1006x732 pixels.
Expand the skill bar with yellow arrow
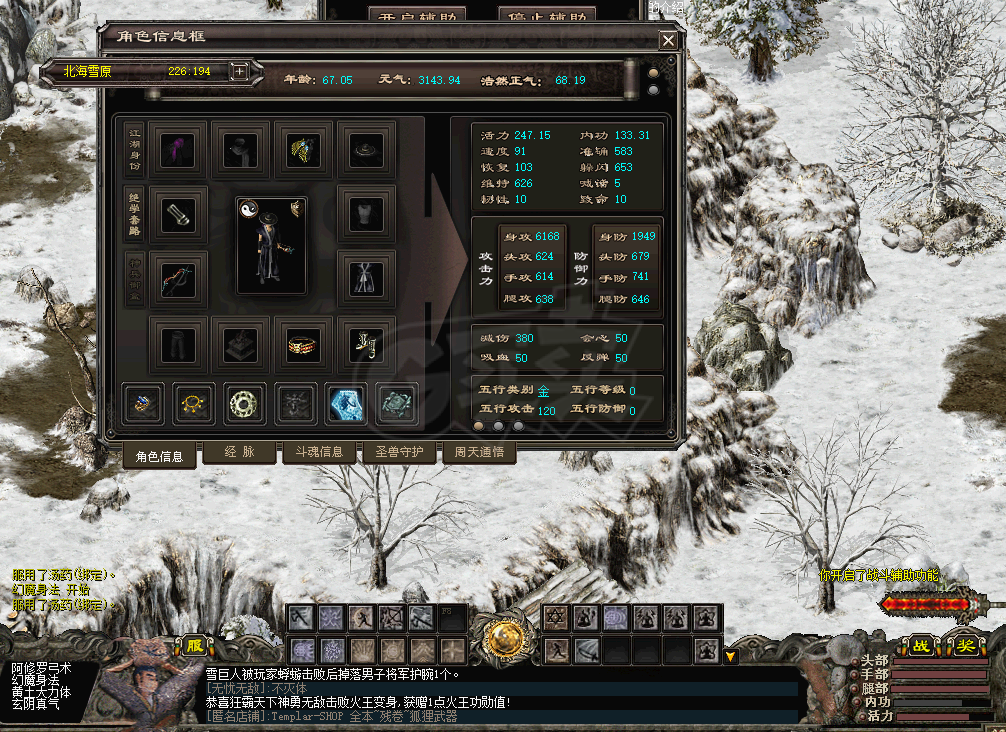click(x=731, y=656)
